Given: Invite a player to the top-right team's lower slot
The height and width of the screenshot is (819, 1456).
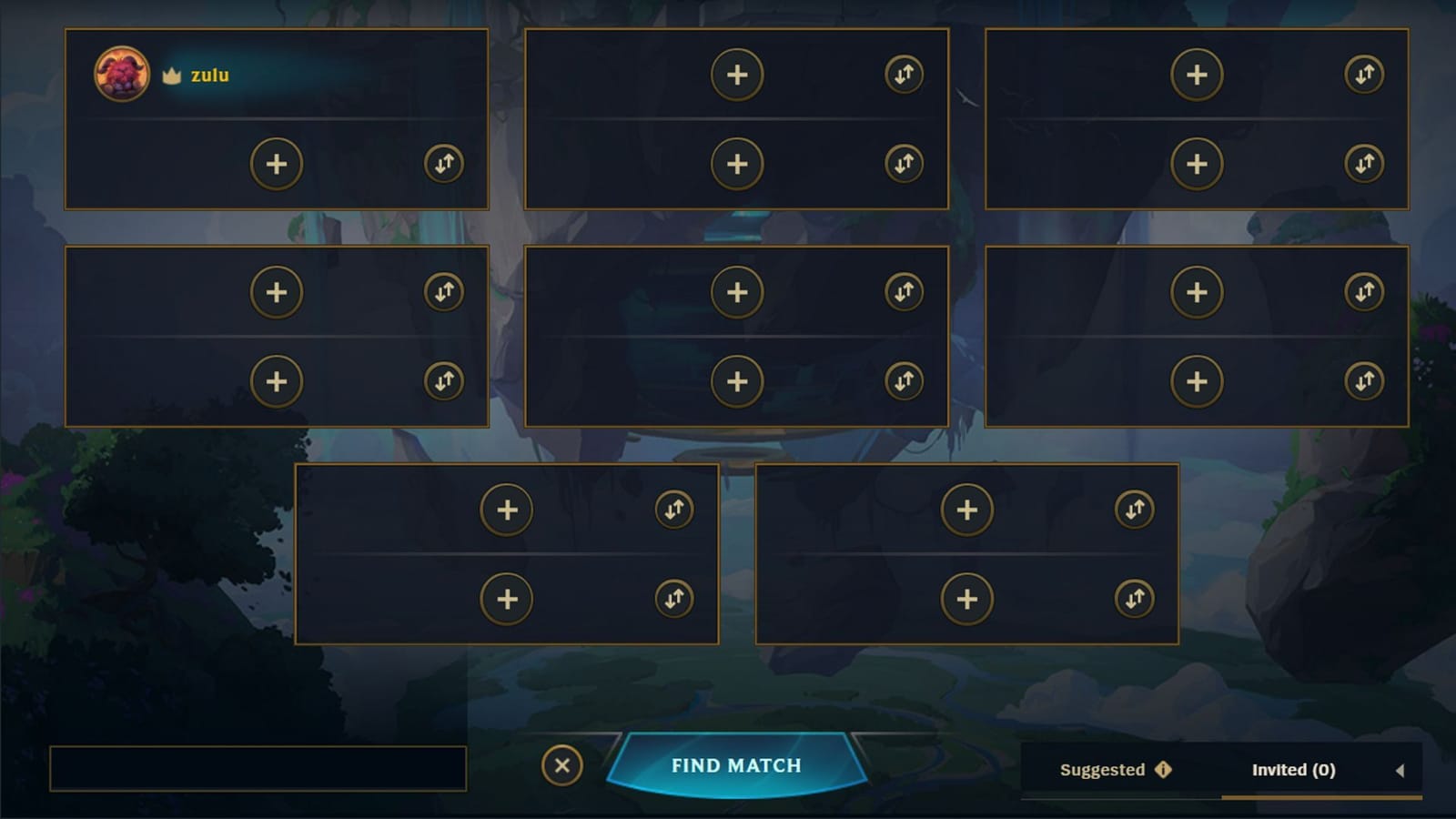Looking at the screenshot, I should (x=1198, y=164).
